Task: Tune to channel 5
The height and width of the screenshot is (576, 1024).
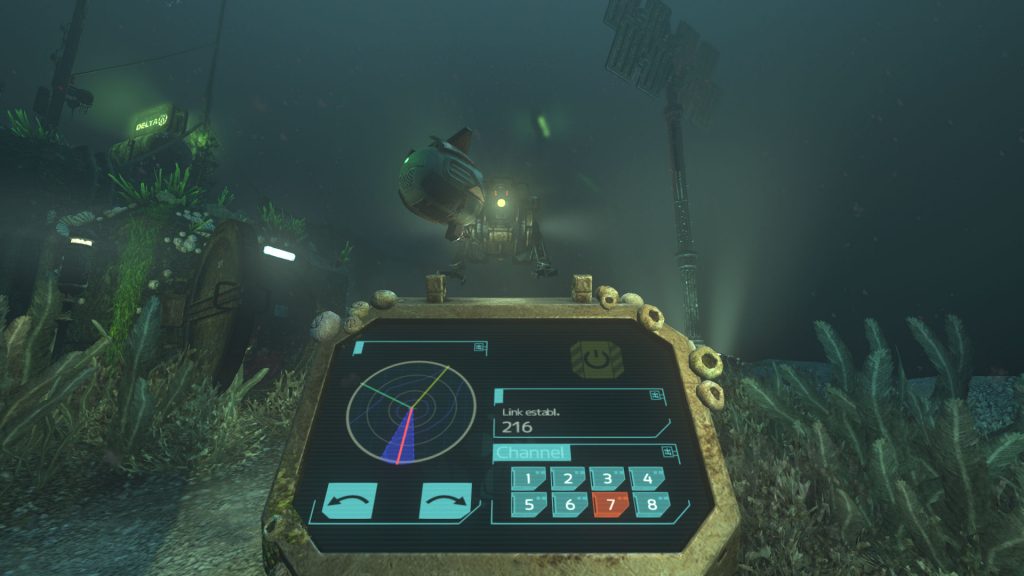Action: [527, 505]
